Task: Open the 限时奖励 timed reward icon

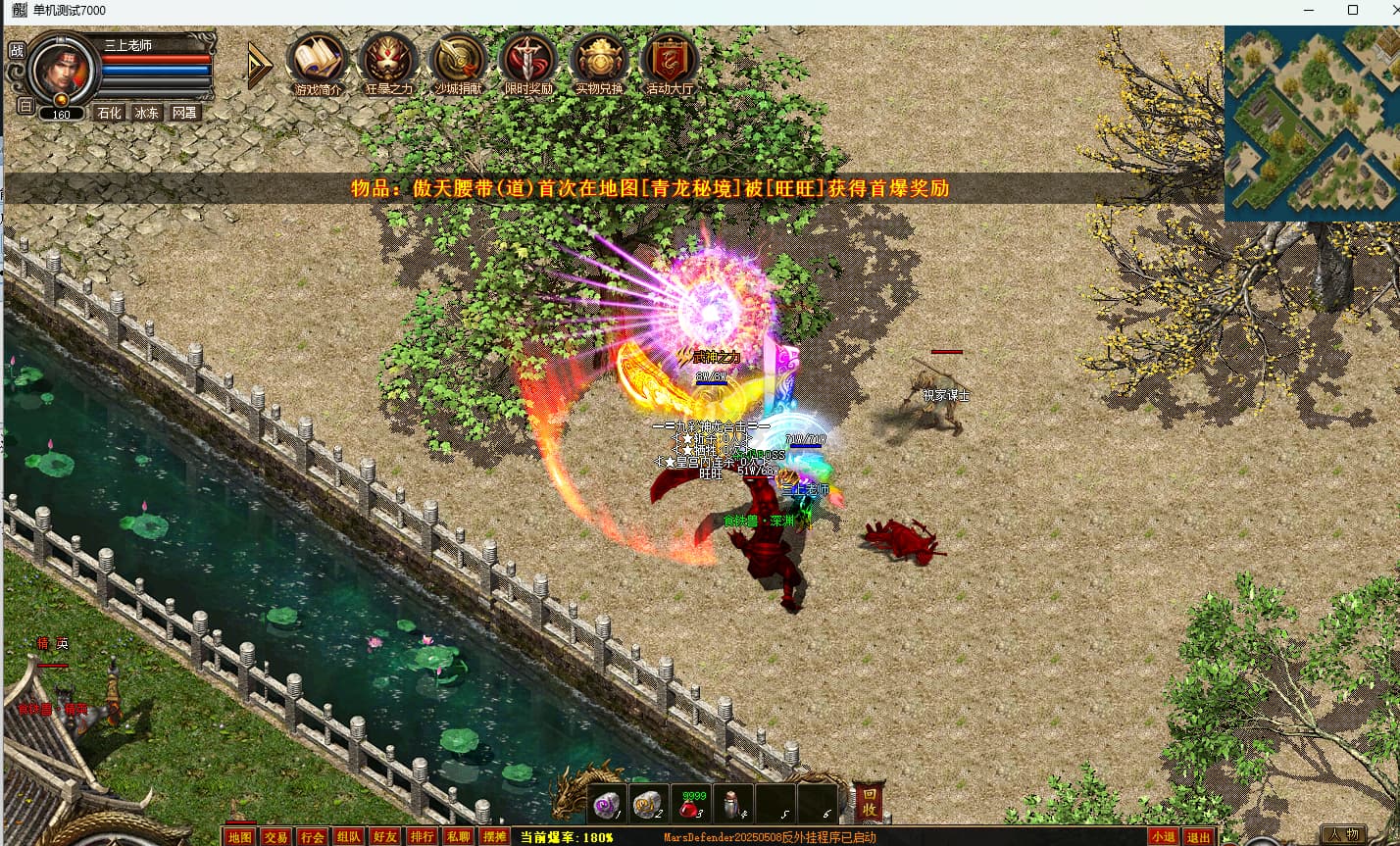Action: [x=528, y=61]
